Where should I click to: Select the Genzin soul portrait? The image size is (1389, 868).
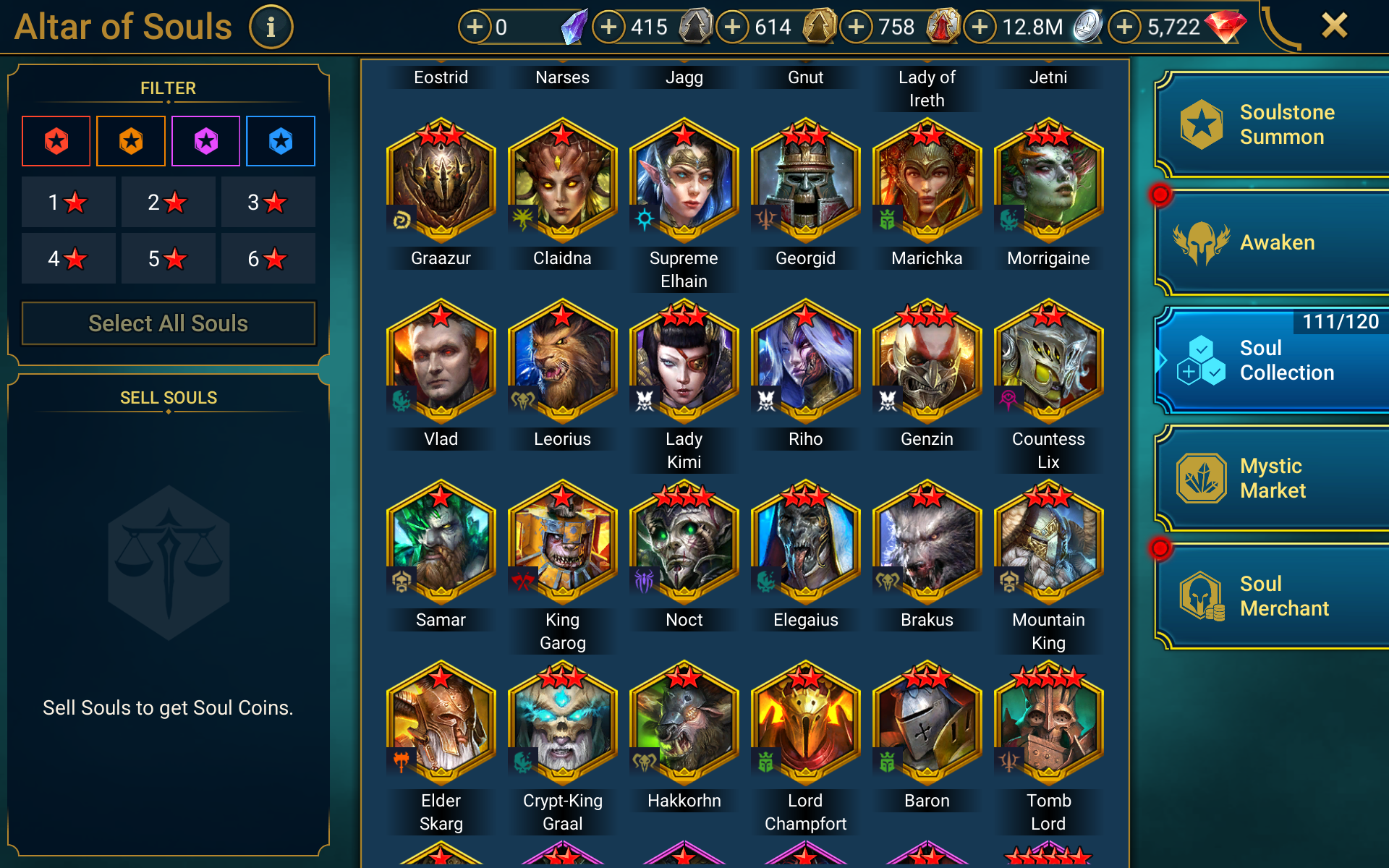tap(927, 362)
